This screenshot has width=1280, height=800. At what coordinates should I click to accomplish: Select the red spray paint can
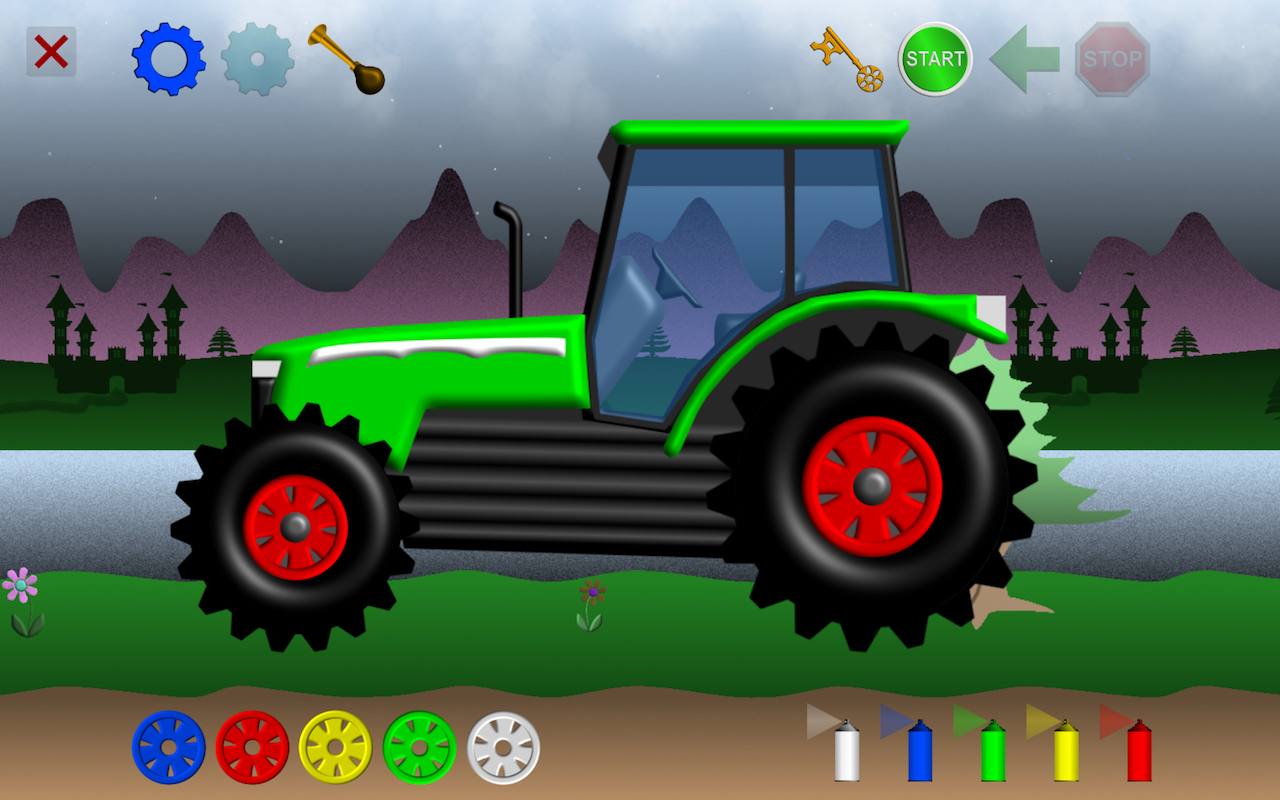click(x=1141, y=755)
